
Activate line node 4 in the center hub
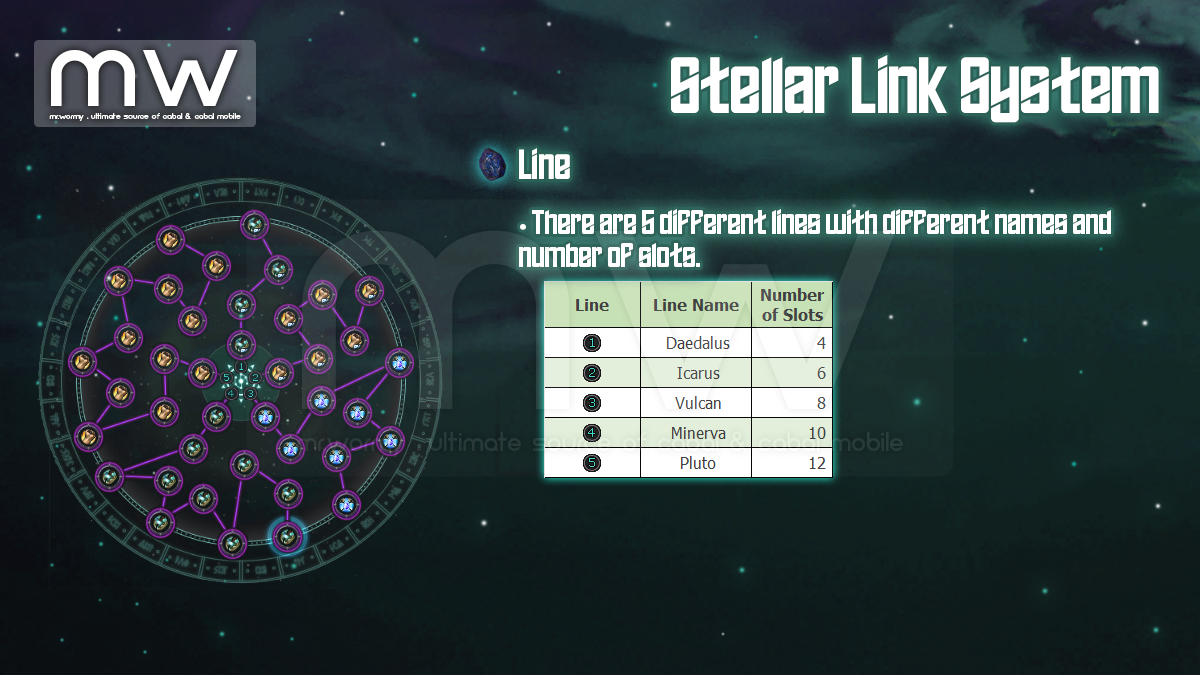(x=231, y=394)
